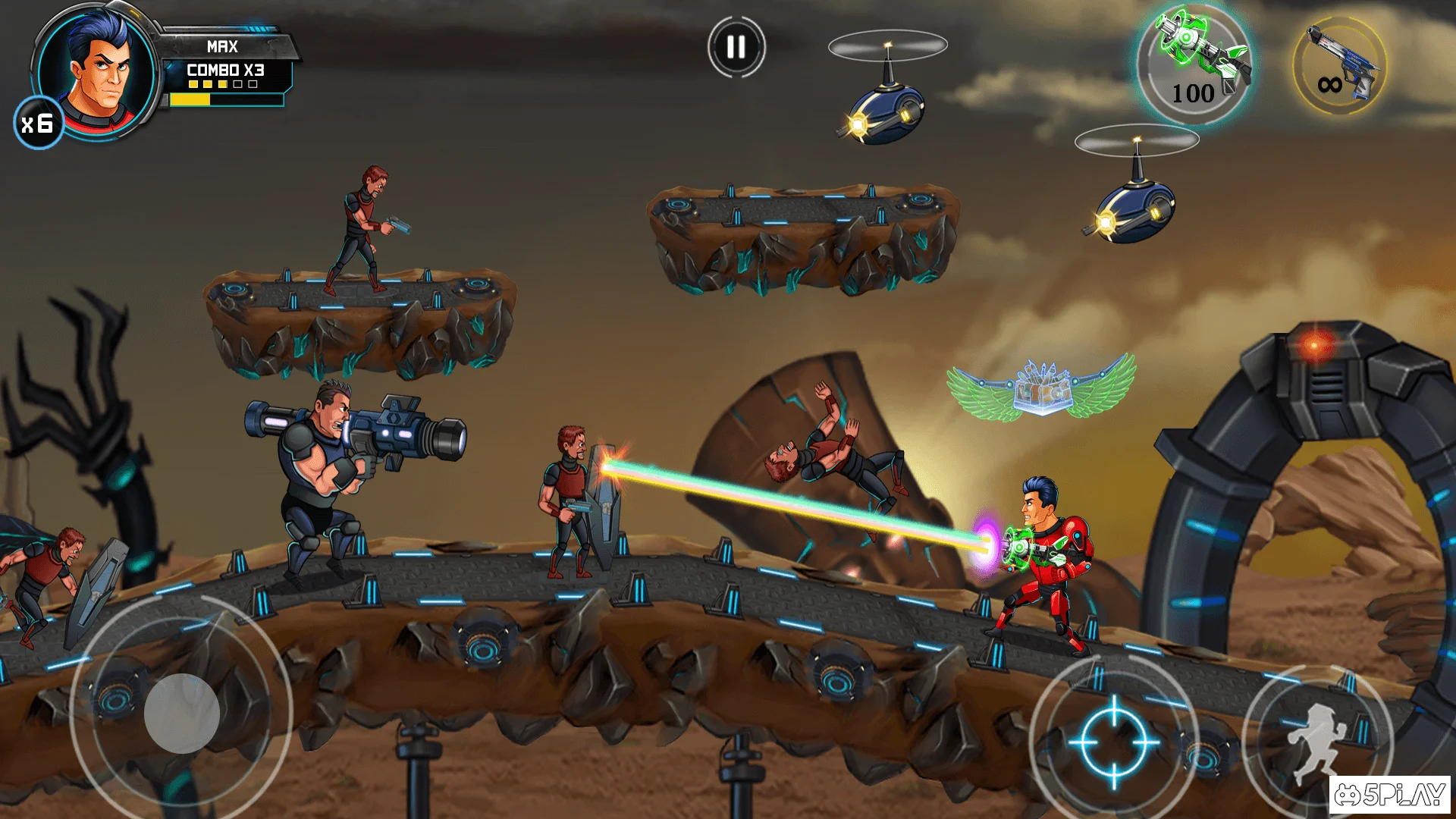Switch to the infinite-ammo blue pistol
This screenshot has height=819, width=1456.
pos(1340,66)
